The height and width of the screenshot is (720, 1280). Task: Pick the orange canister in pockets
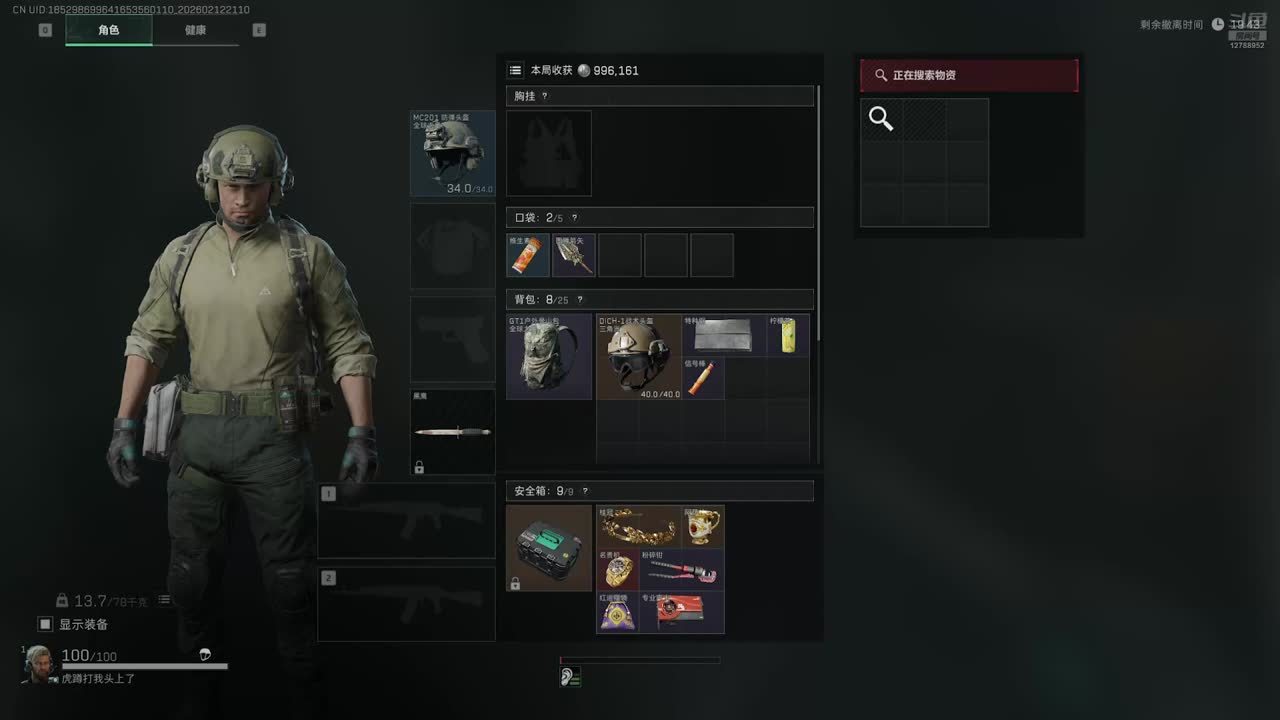pos(528,255)
